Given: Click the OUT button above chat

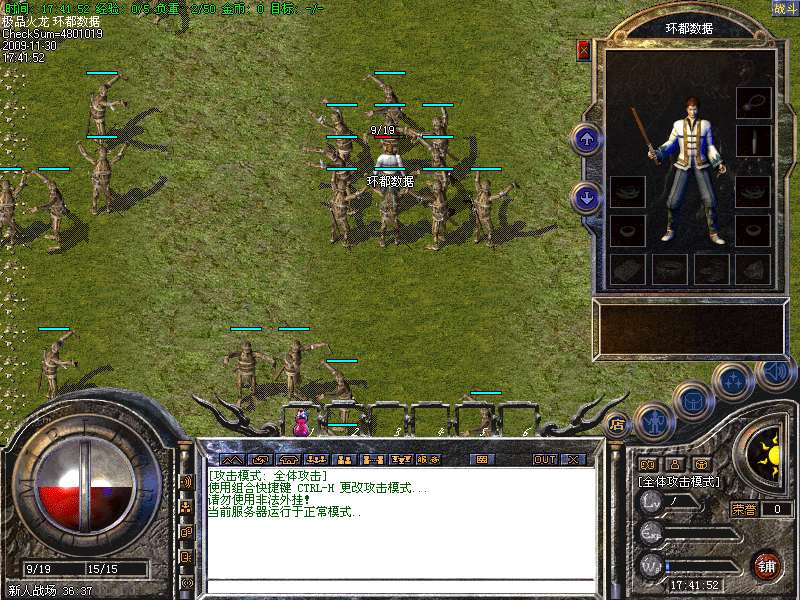Looking at the screenshot, I should tap(544, 460).
